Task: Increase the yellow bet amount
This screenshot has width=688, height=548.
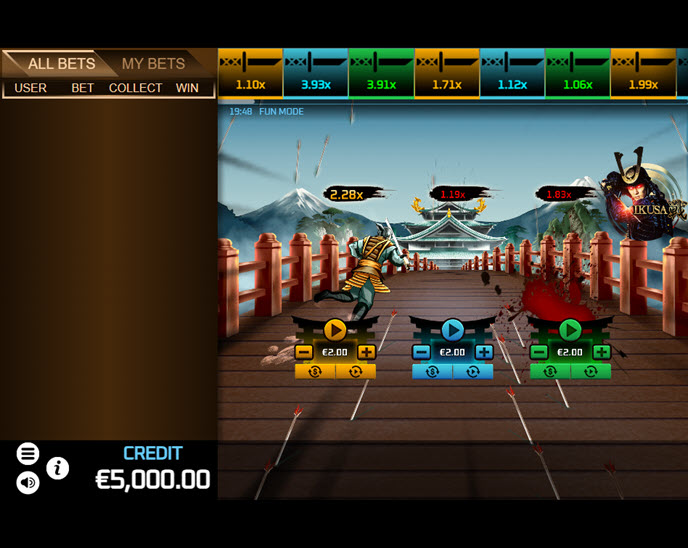Action: point(366,352)
